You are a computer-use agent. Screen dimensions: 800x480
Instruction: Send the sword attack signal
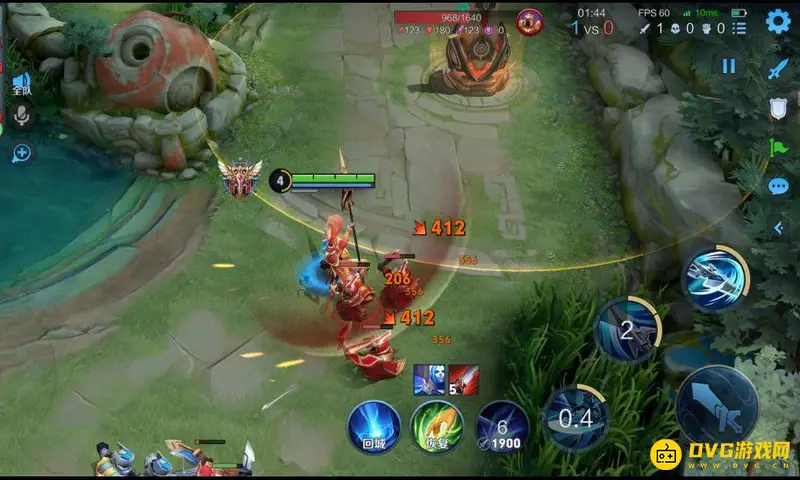778,68
